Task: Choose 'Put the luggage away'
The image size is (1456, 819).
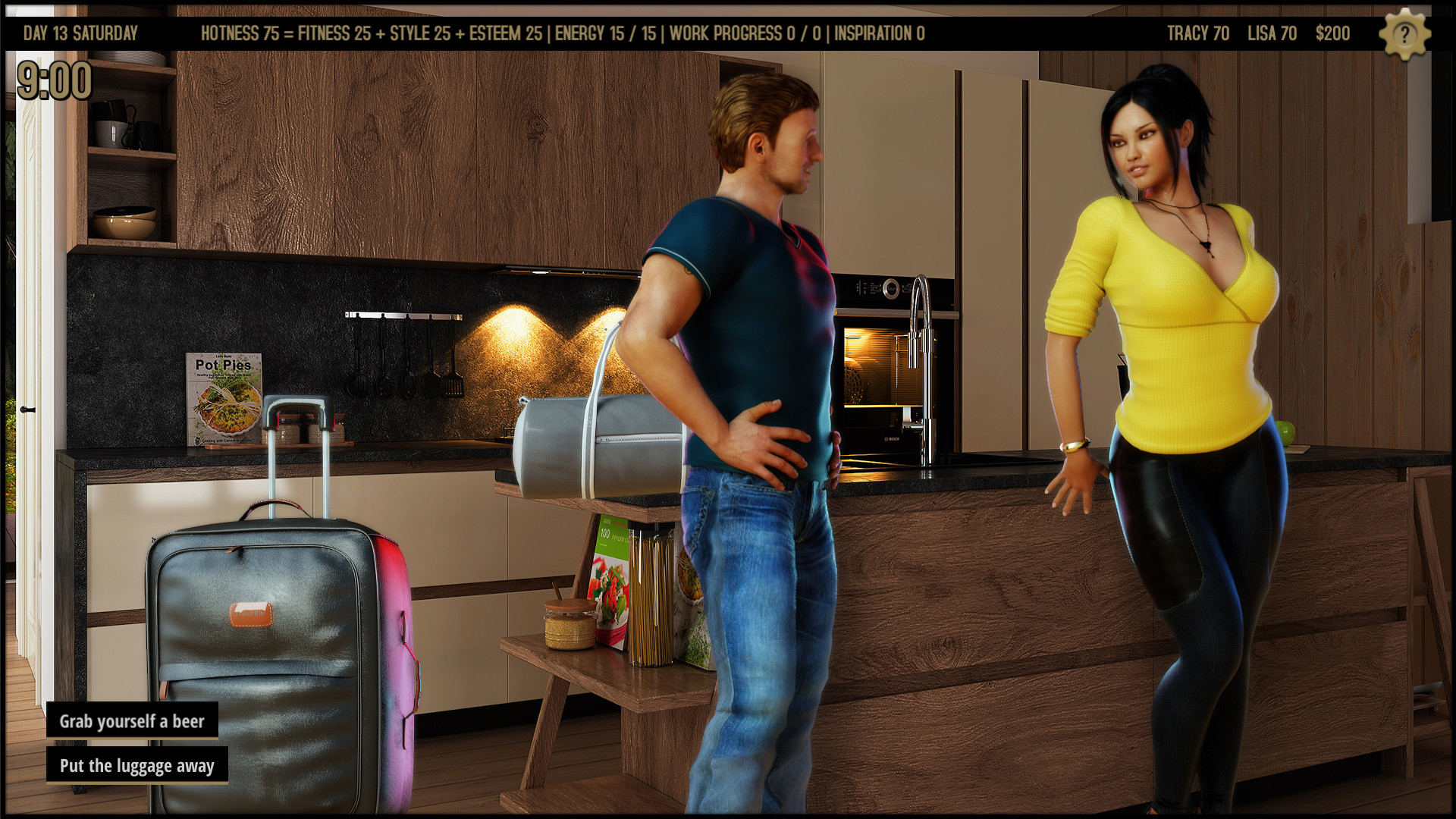Action: 136,766
